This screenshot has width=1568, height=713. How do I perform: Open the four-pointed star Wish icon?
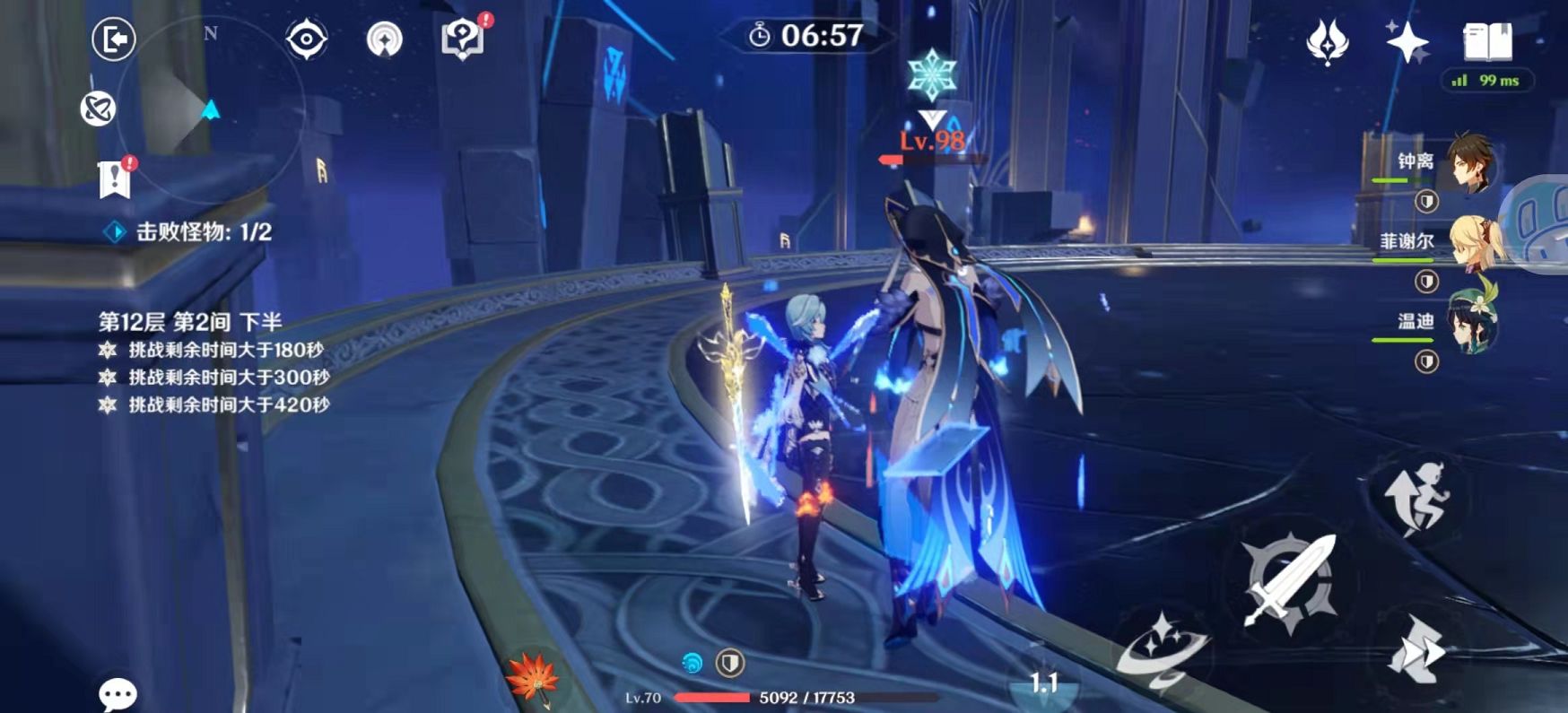click(x=1406, y=41)
